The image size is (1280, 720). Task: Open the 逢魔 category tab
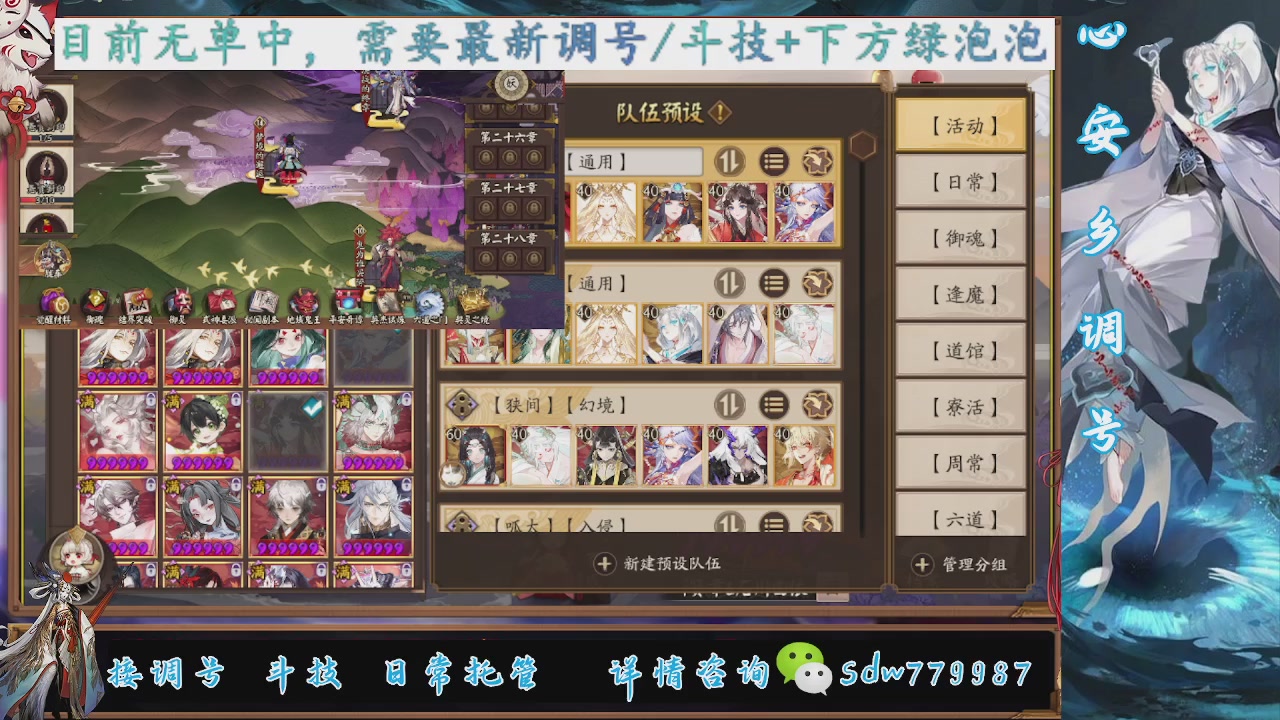click(960, 295)
